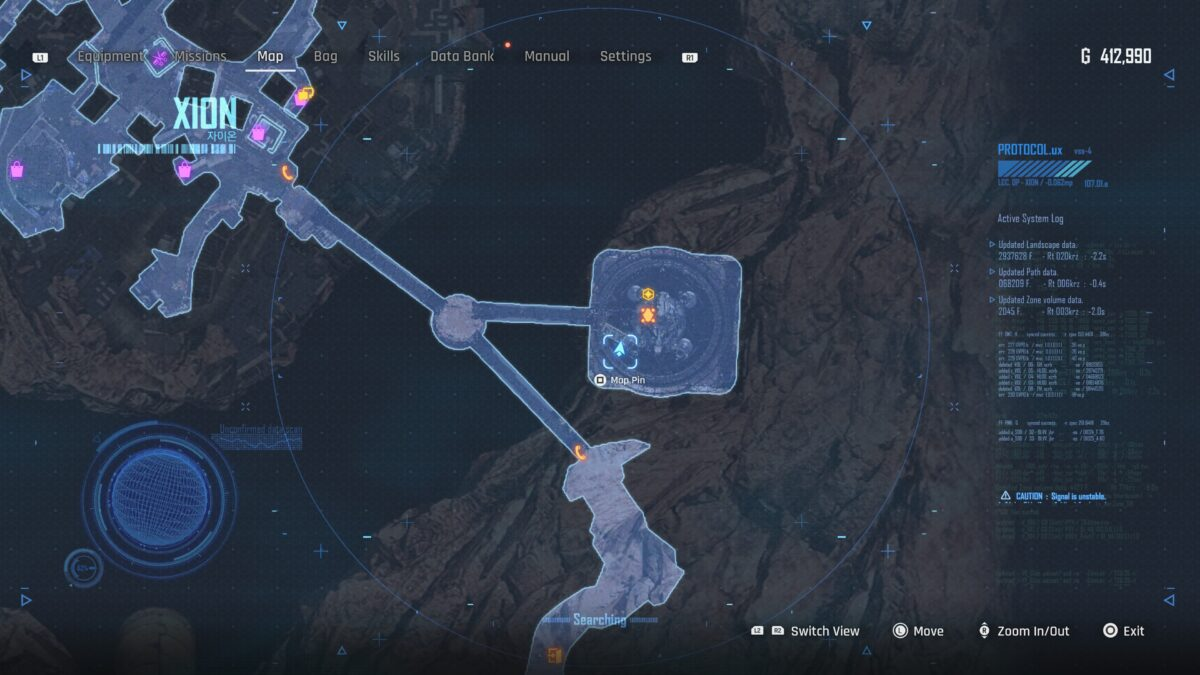The height and width of the screenshot is (675, 1200).
Task: Select the purple scissors salon marker
Action: (160, 58)
